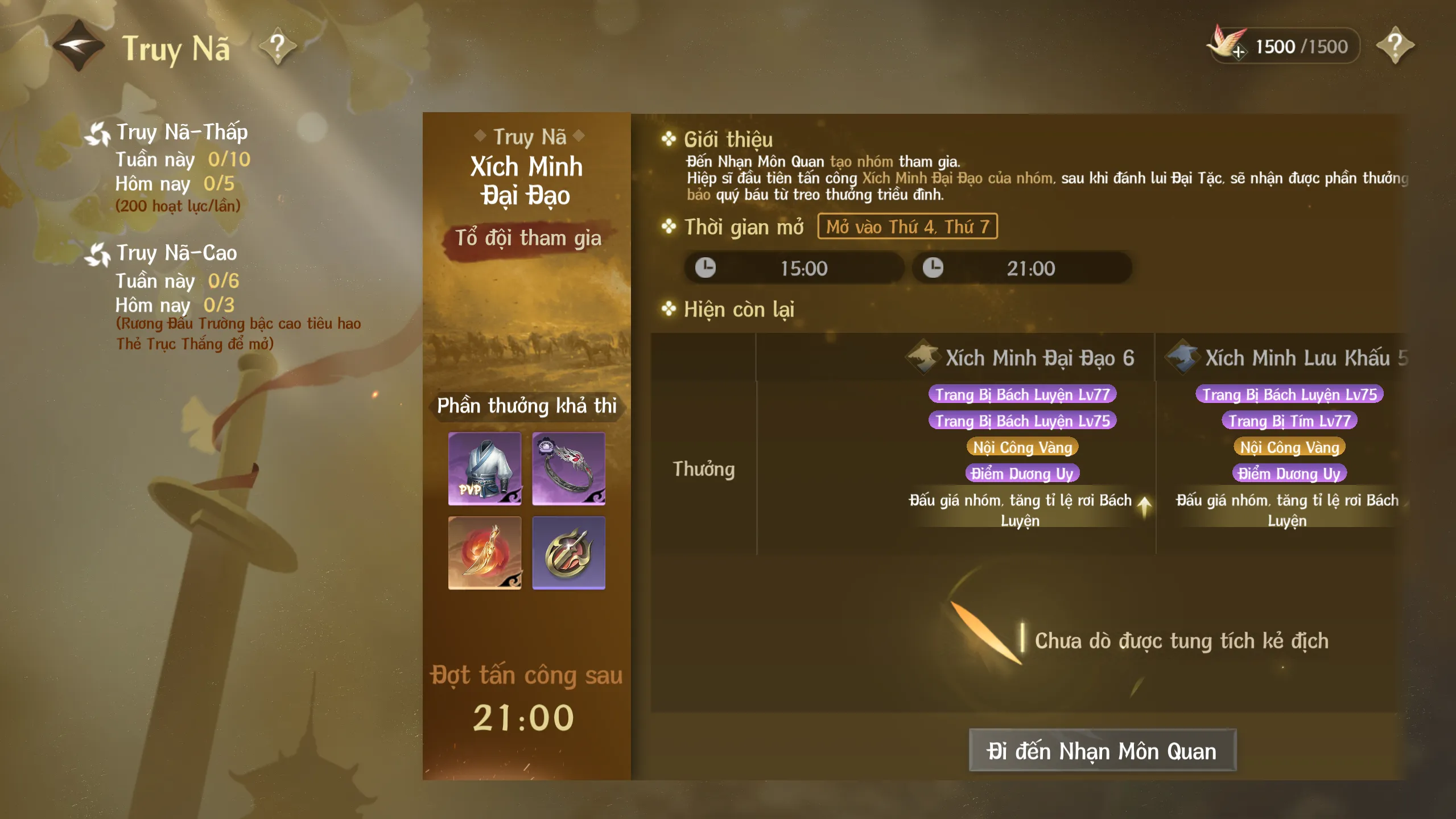Open Xích Minh Đại Đạo 6 column header
This screenshot has width=1456, height=819.
click(1021, 358)
